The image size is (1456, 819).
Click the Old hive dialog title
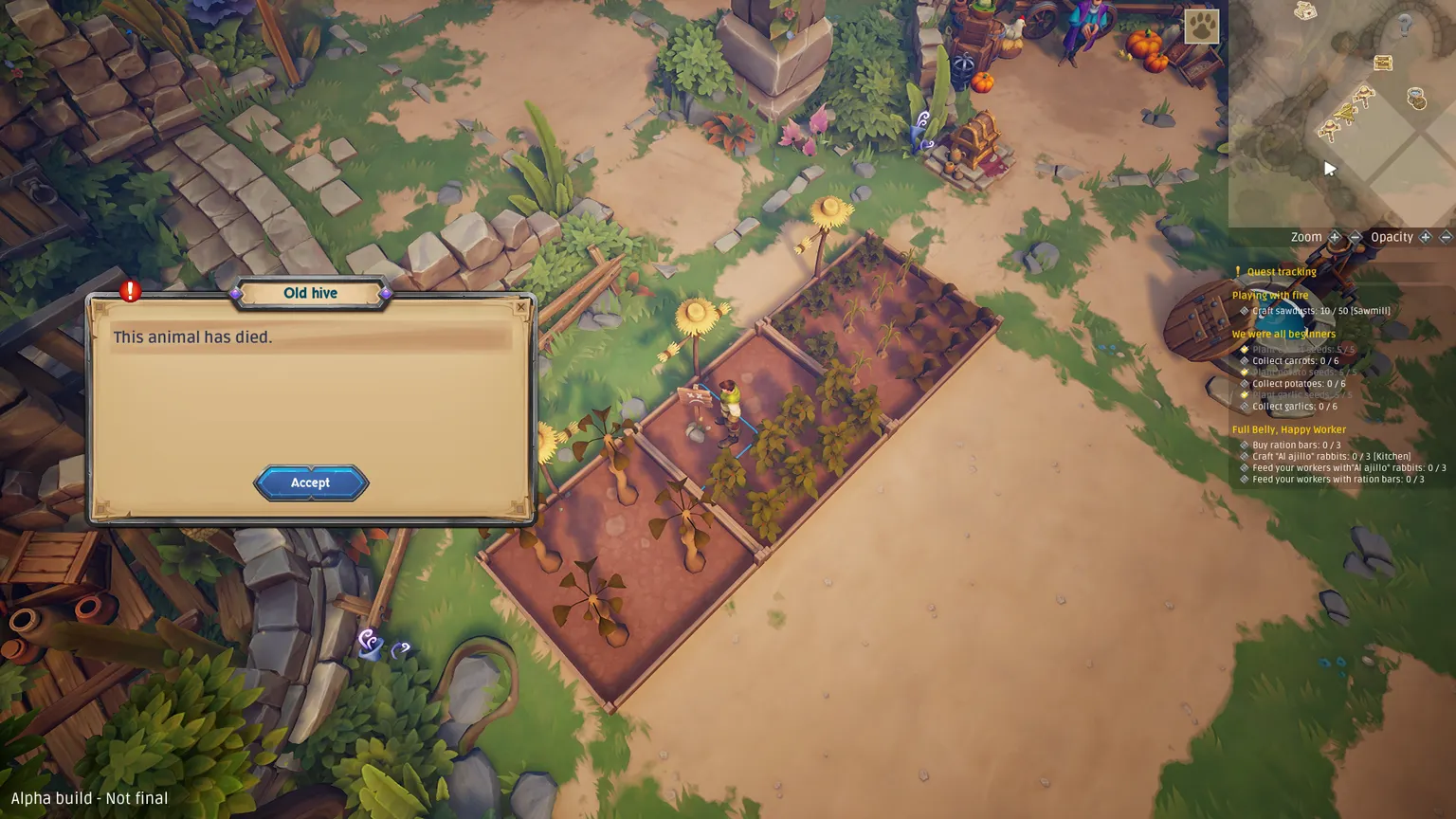coord(311,293)
